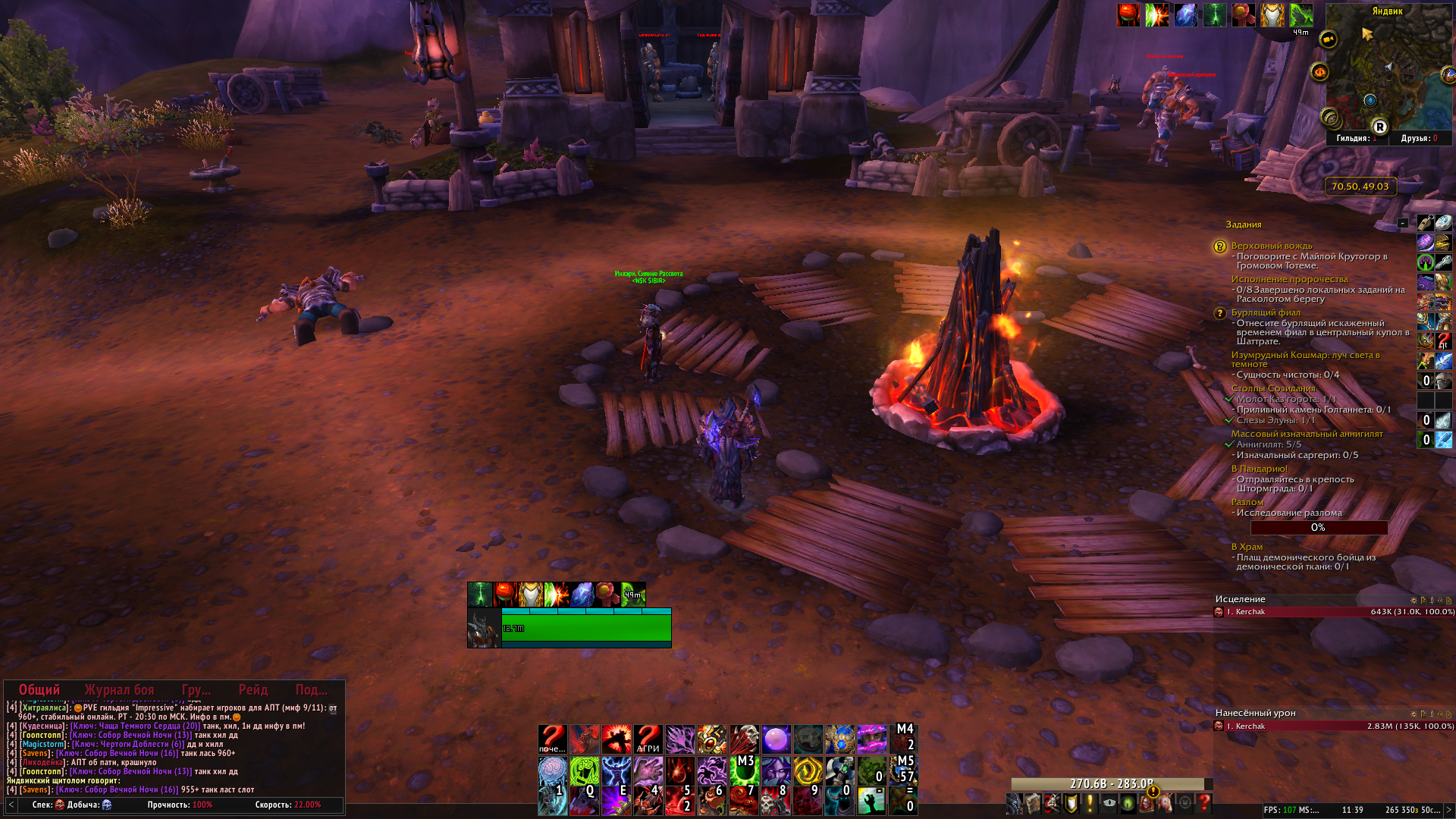Click the Гильдия guild counter
This screenshot has height=819, width=1456.
click(1356, 138)
